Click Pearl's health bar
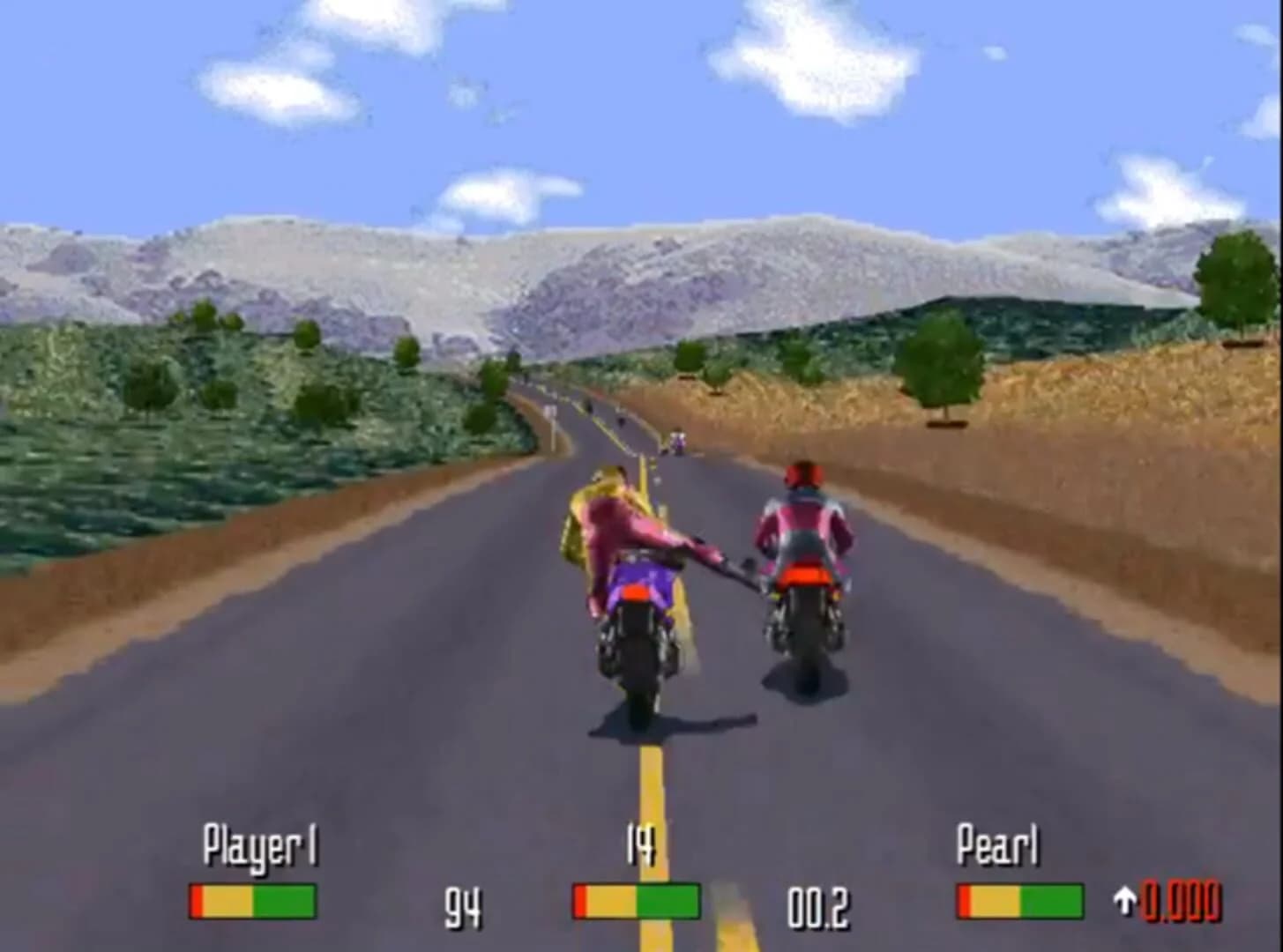1283x952 pixels. [x=1021, y=901]
